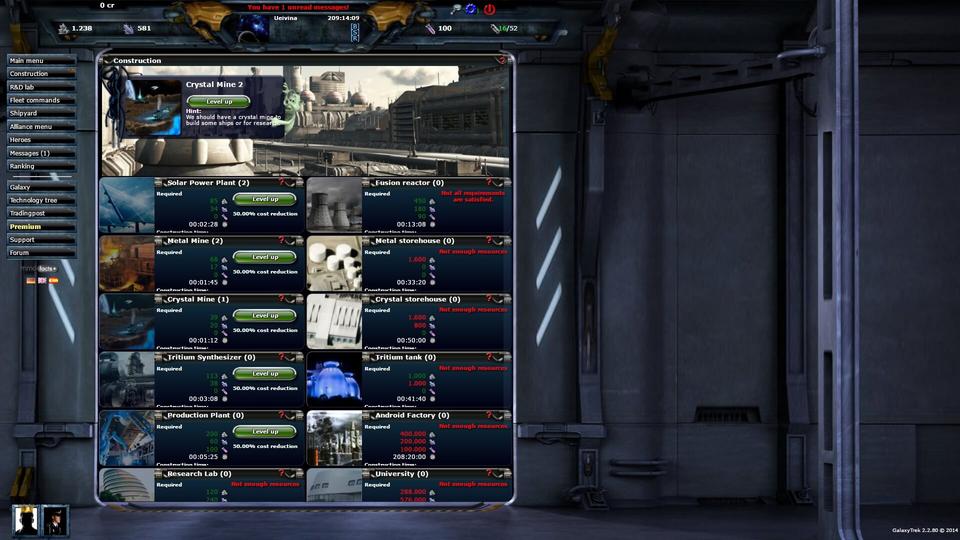Go to the R&D lab page
Image resolution: width=960 pixels, height=540 pixels.
click(41, 87)
